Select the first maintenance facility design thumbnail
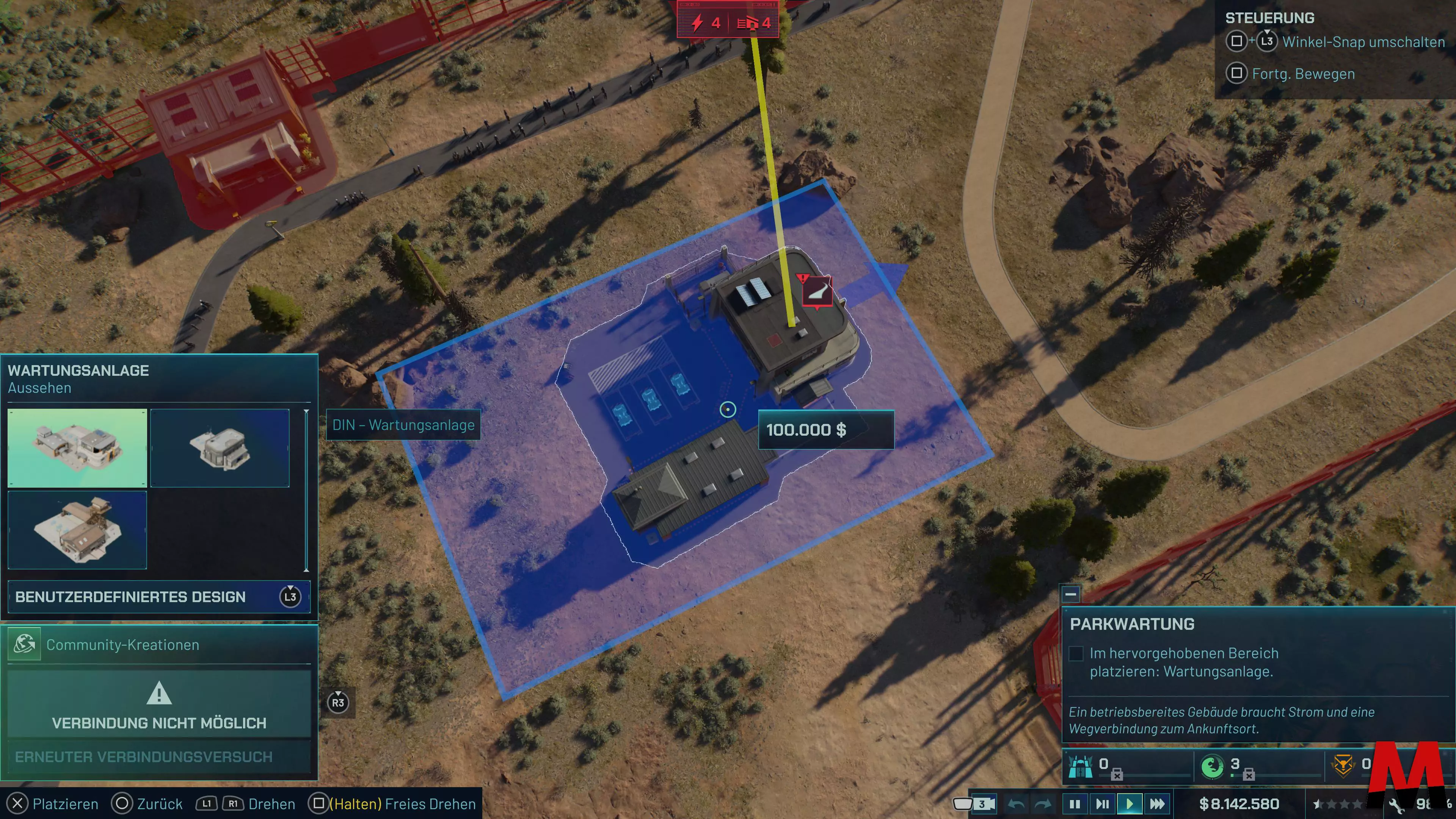 pyautogui.click(x=77, y=448)
